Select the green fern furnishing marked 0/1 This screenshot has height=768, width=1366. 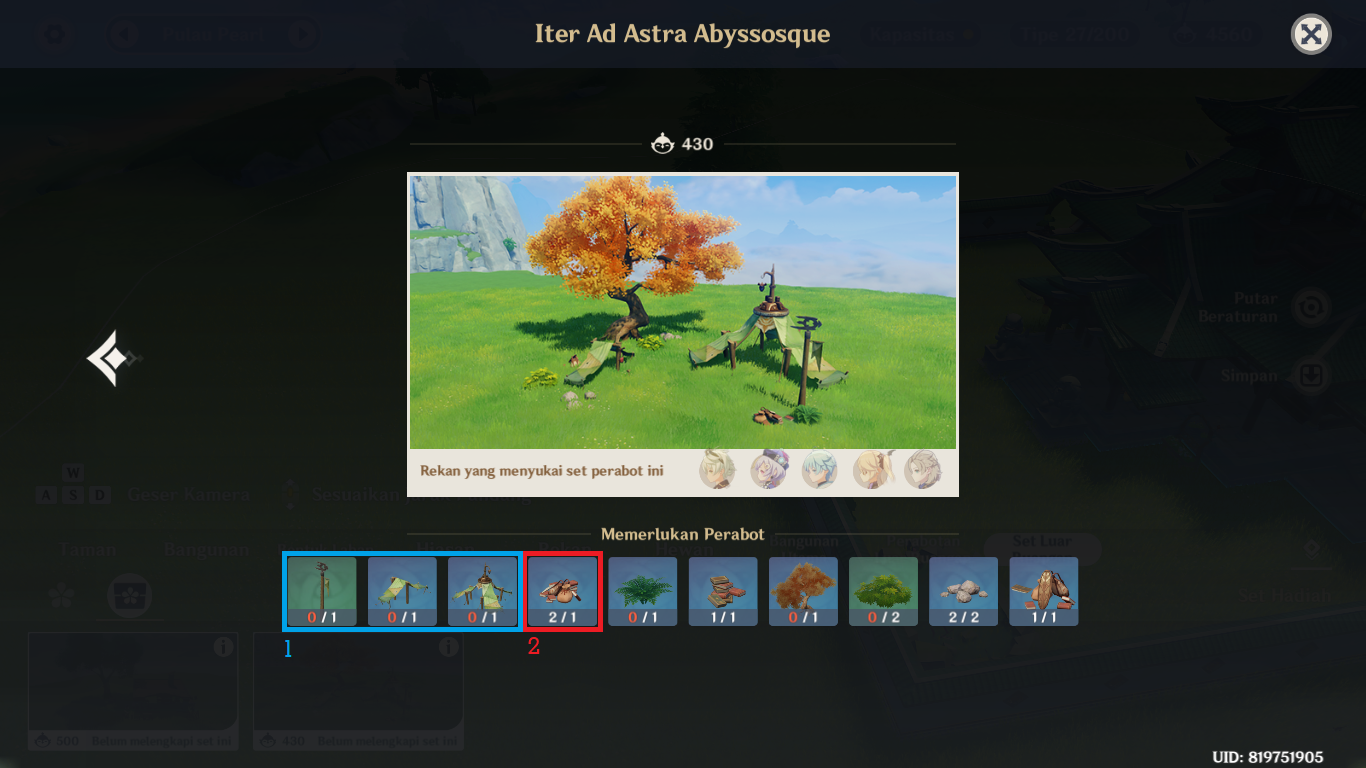click(642, 590)
